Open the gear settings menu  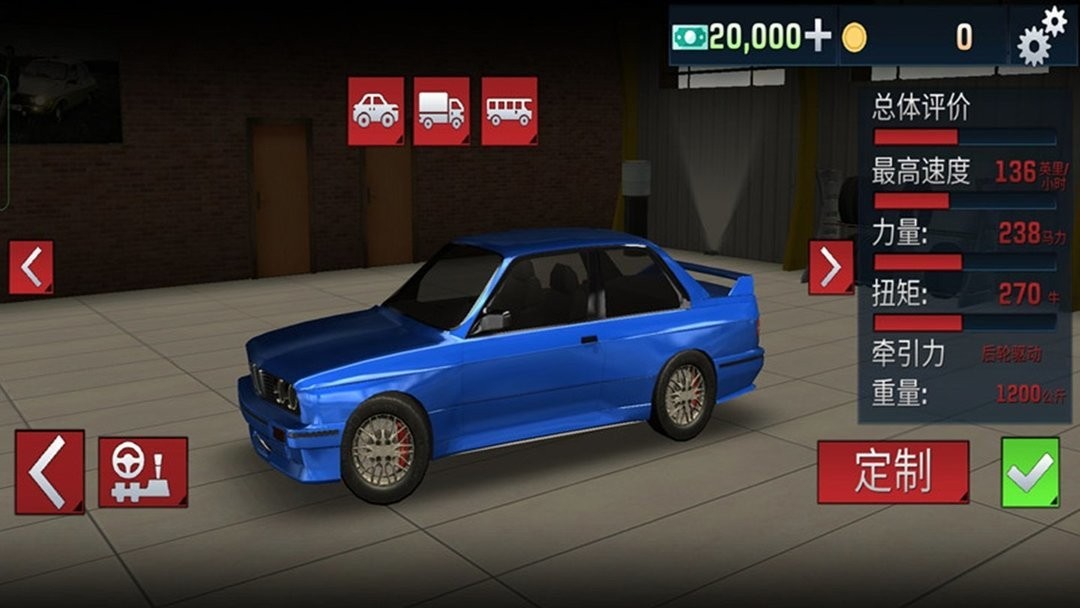point(1041,36)
